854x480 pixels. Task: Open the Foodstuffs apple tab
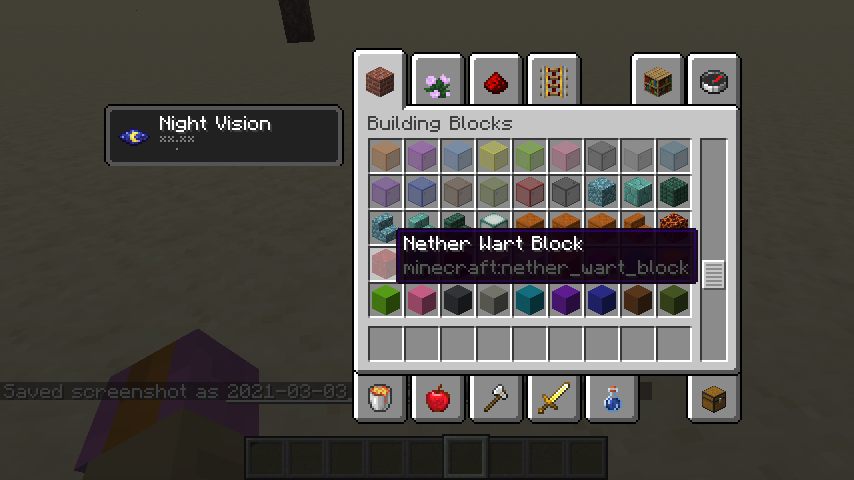click(x=437, y=399)
